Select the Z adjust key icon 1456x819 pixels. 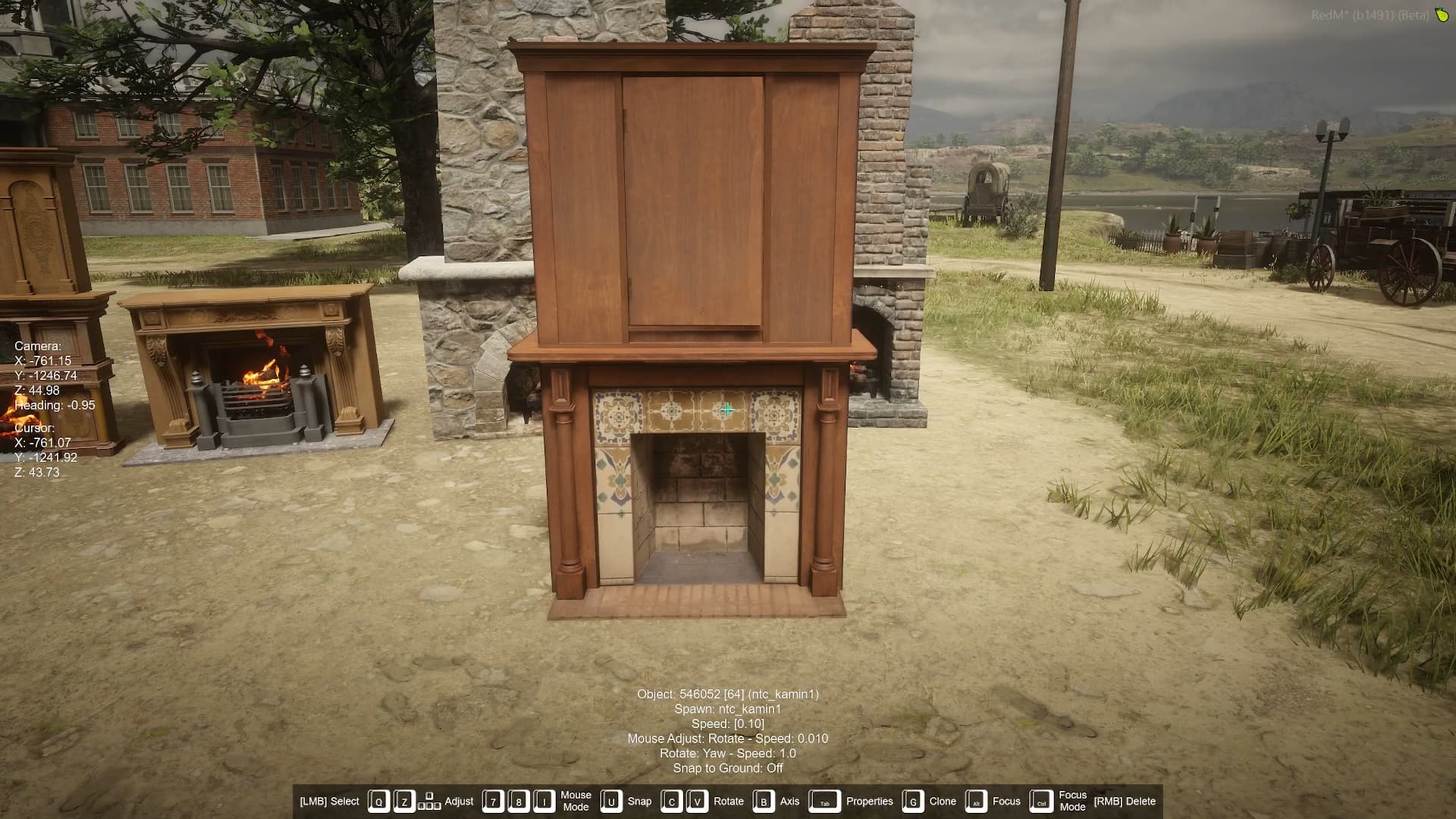coord(403,800)
